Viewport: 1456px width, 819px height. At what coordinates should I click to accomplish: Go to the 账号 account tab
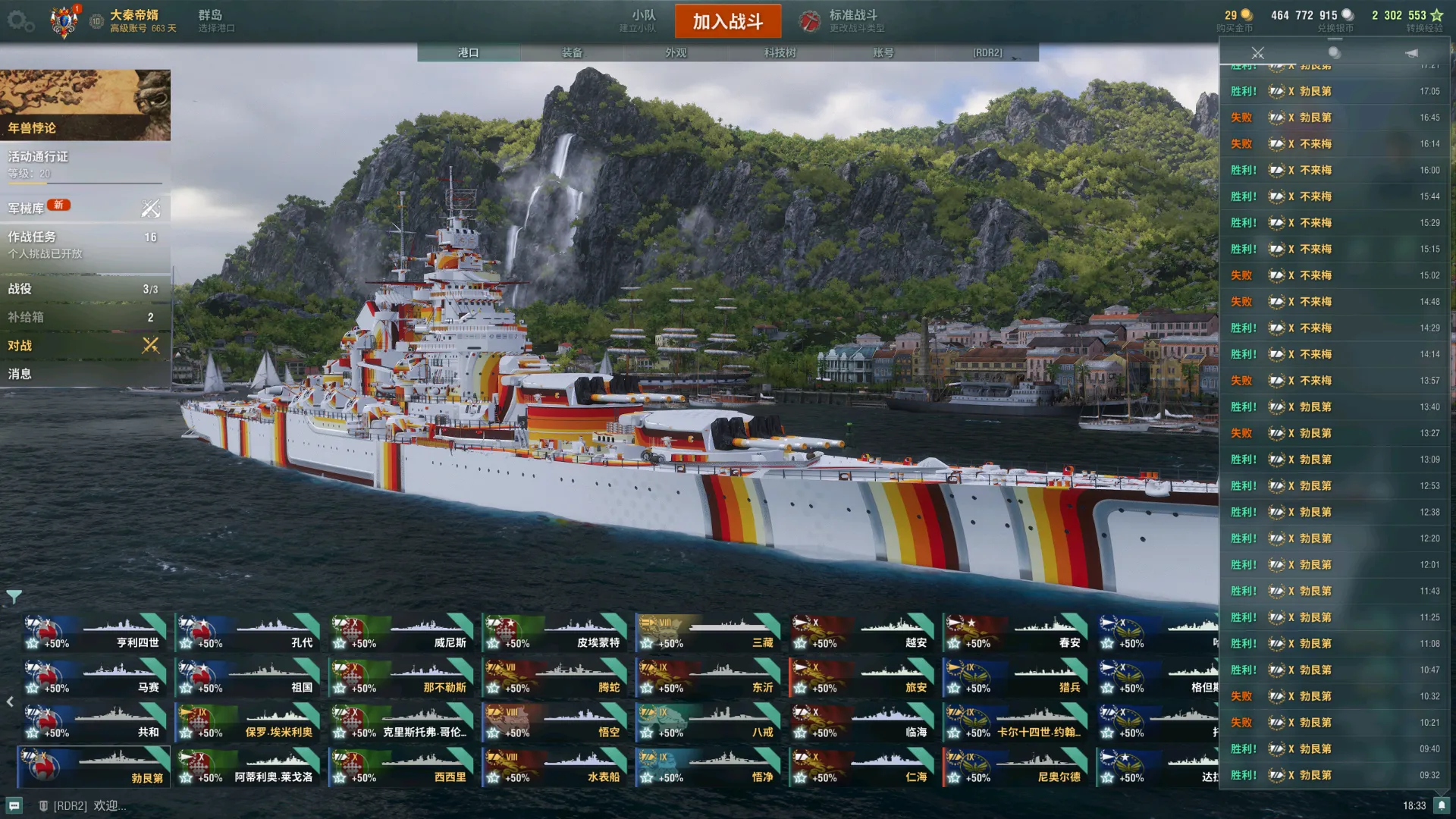click(x=883, y=53)
